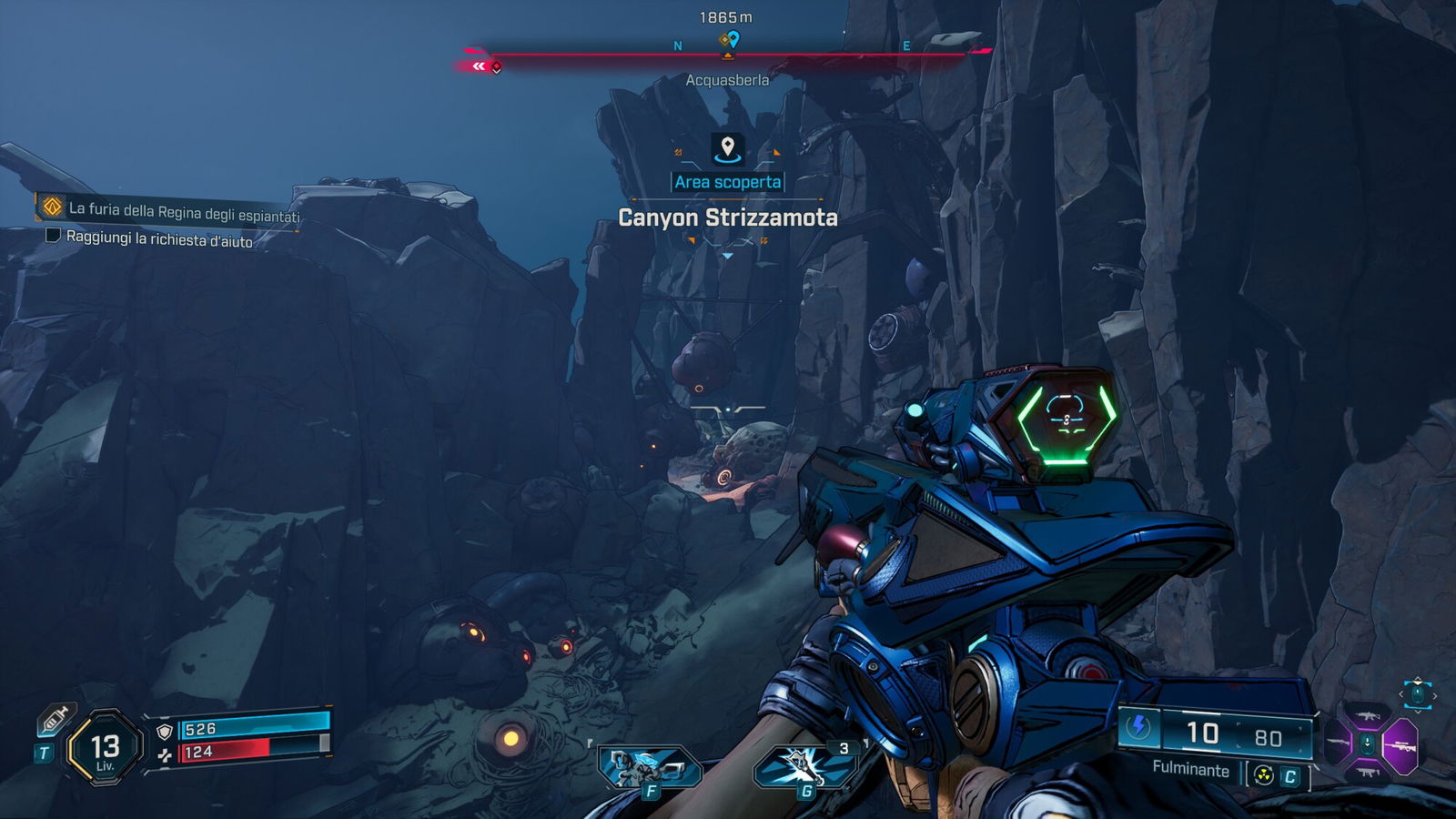
Task: Click the shock element lightning icon
Action: click(x=1138, y=726)
